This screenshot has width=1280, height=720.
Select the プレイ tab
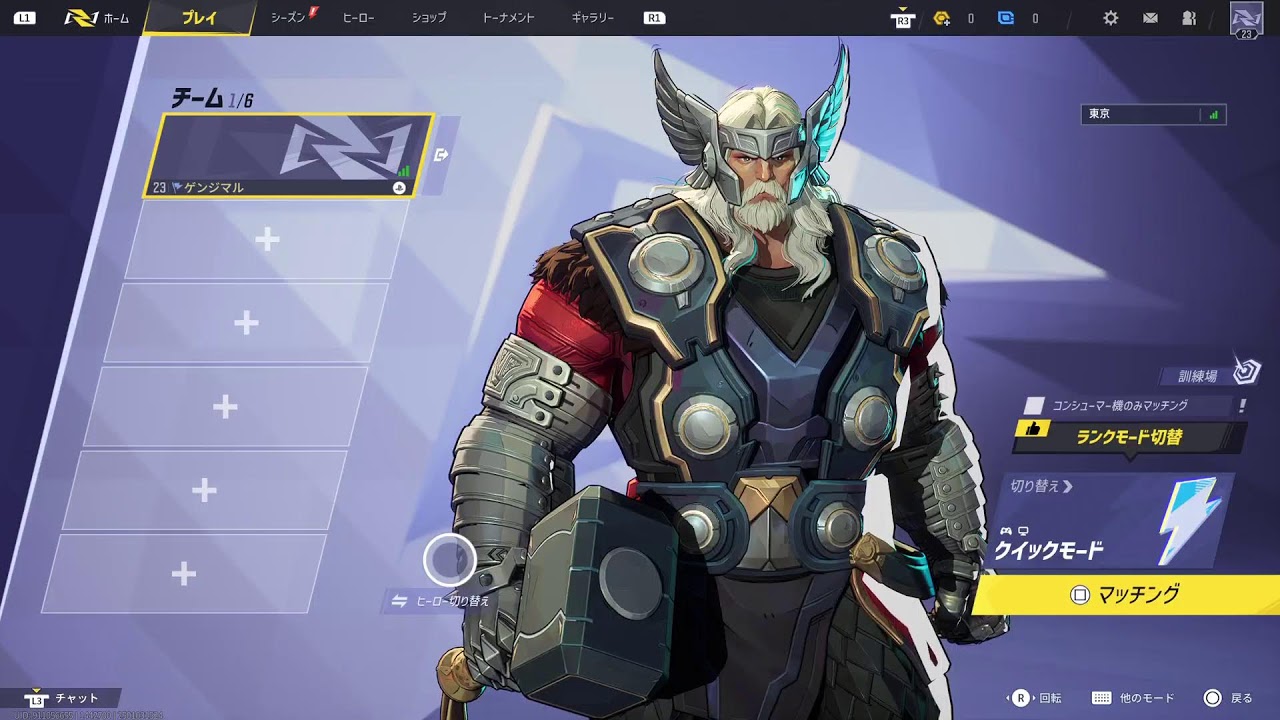199,18
